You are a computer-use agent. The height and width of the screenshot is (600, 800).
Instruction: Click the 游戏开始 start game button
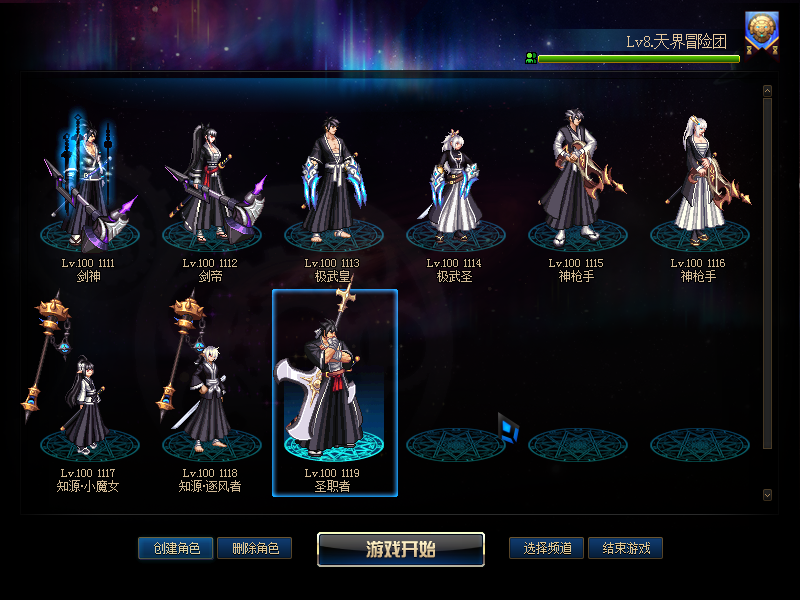(x=401, y=548)
